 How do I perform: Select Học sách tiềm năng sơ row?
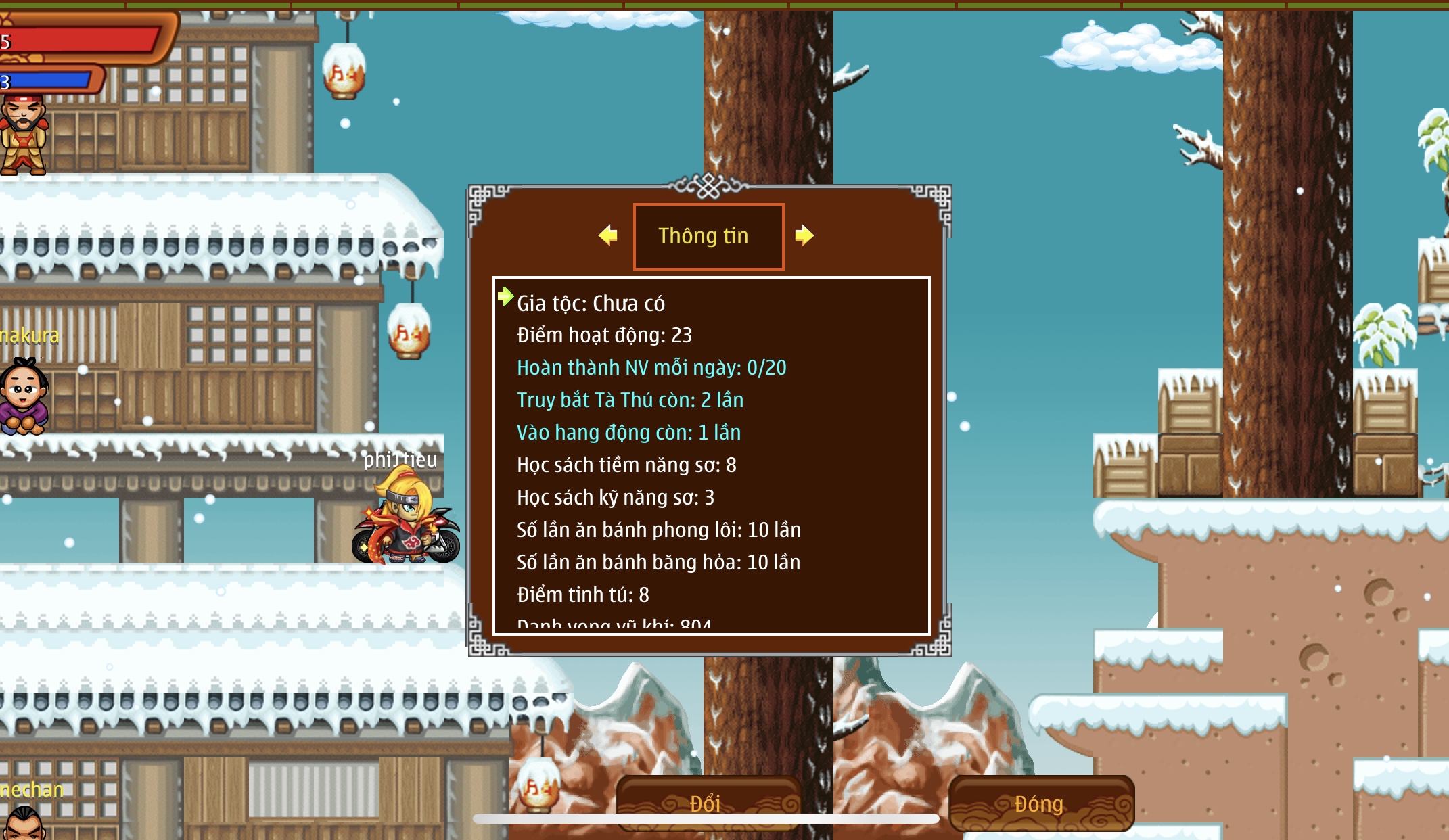point(626,465)
